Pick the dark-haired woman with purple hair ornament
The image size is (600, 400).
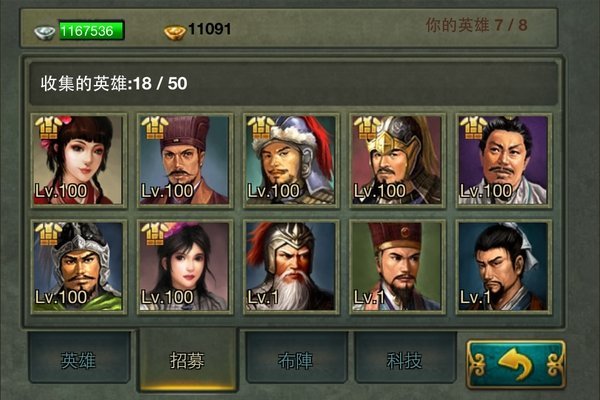(184, 267)
